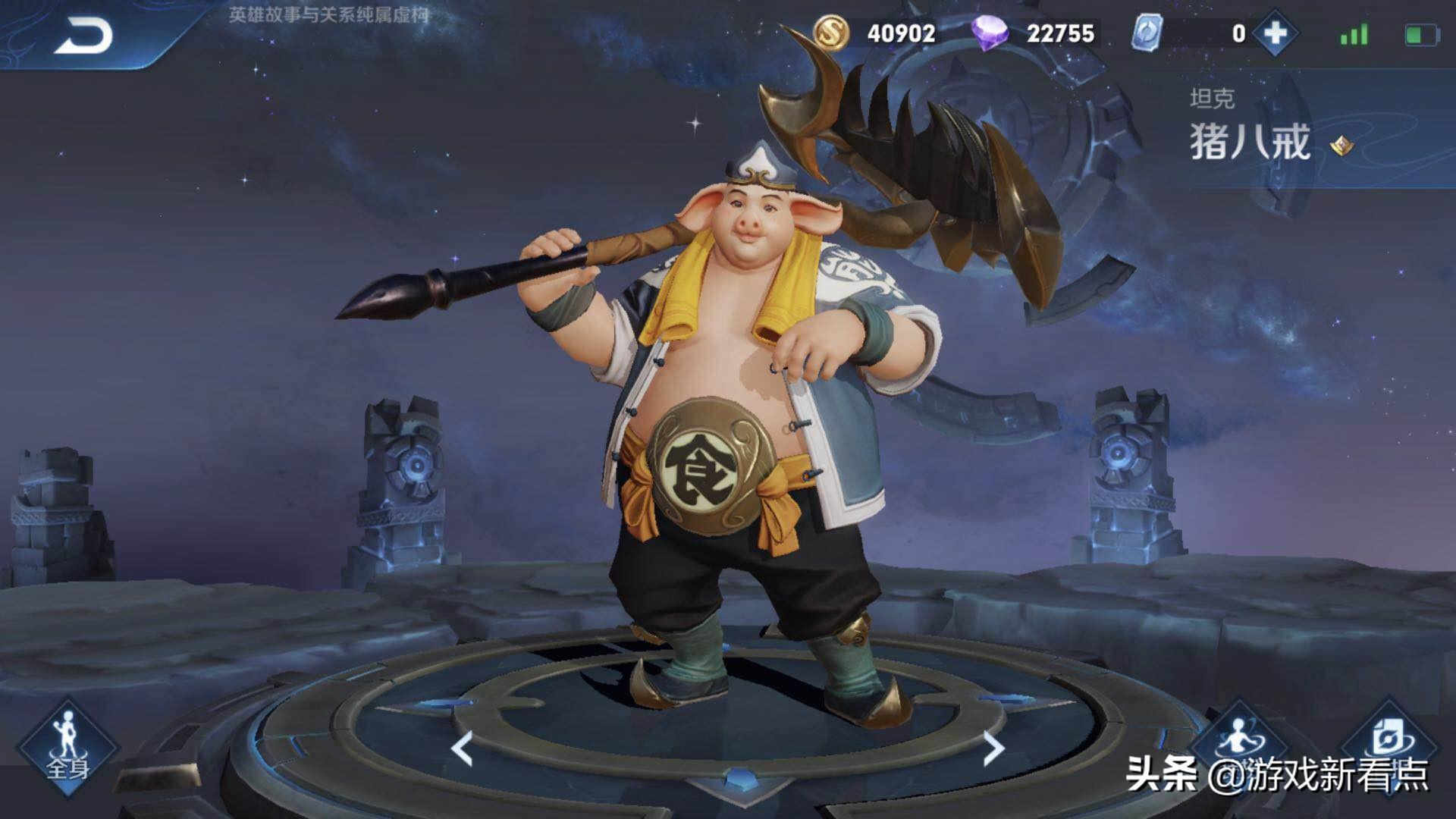Image resolution: width=1456 pixels, height=819 pixels.
Task: Tap the gold coin currency icon
Action: tap(833, 33)
